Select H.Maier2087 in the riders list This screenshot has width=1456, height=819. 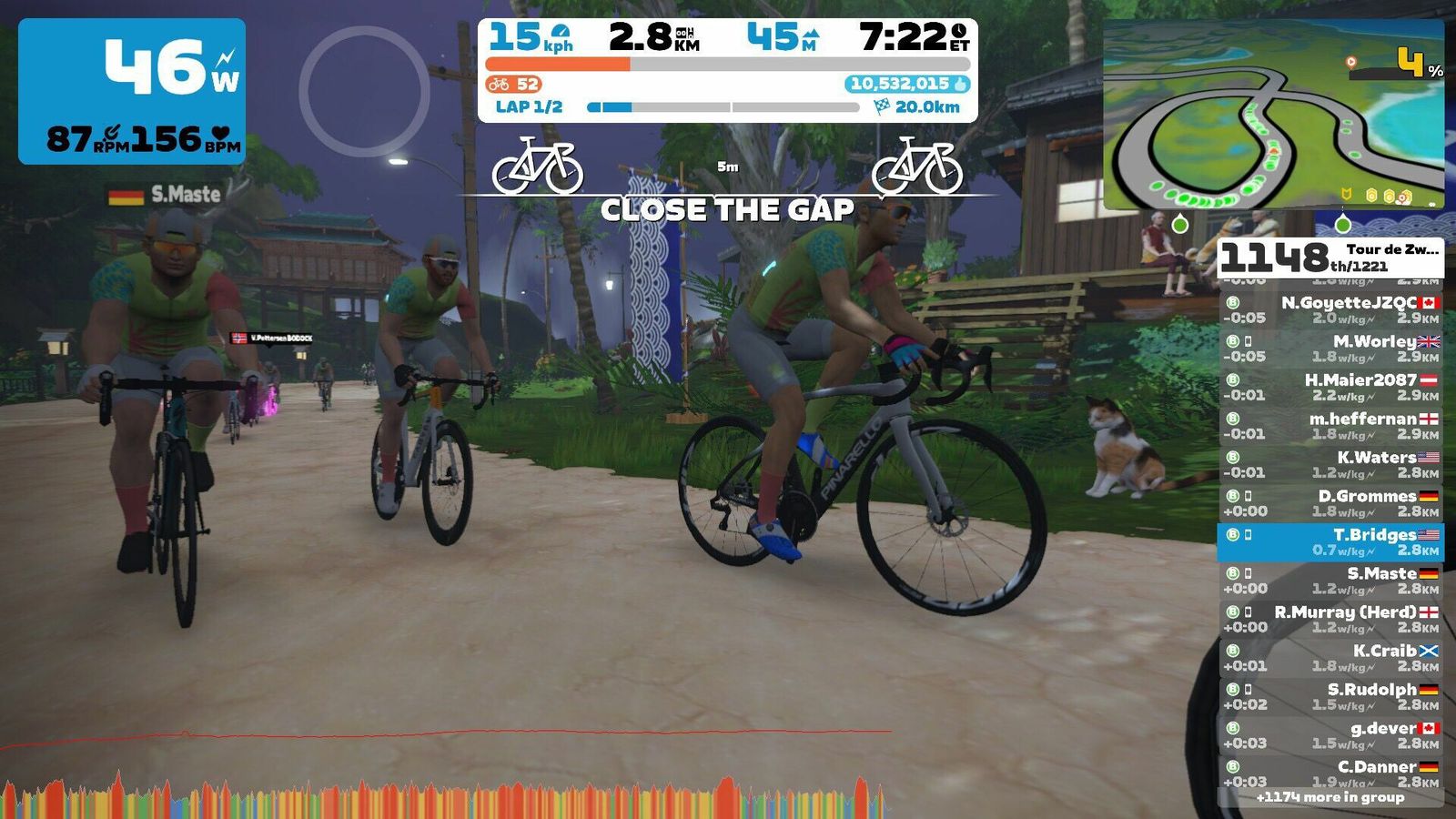pyautogui.click(x=1330, y=387)
